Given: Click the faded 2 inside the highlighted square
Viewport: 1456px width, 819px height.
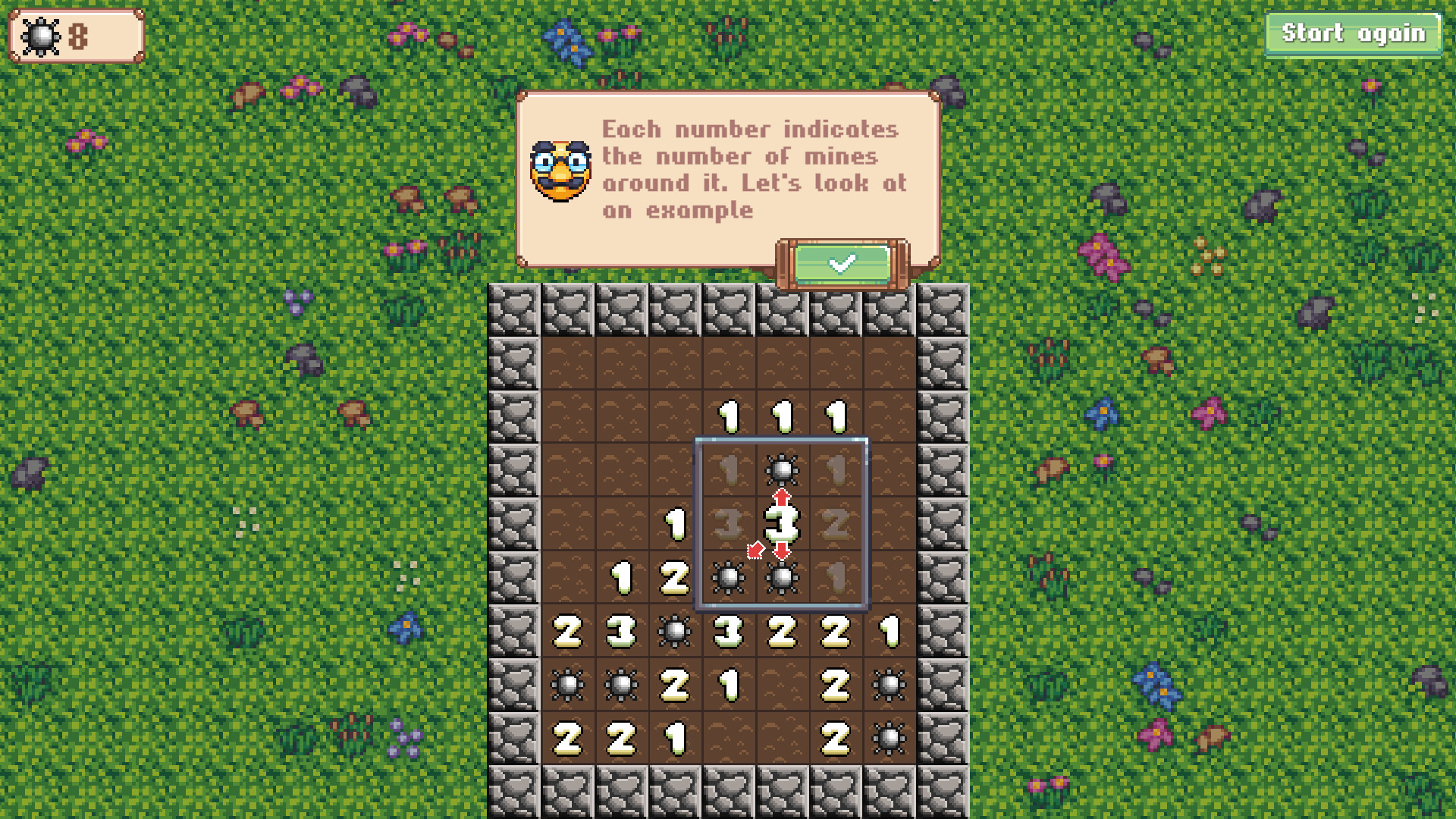Looking at the screenshot, I should click(836, 523).
